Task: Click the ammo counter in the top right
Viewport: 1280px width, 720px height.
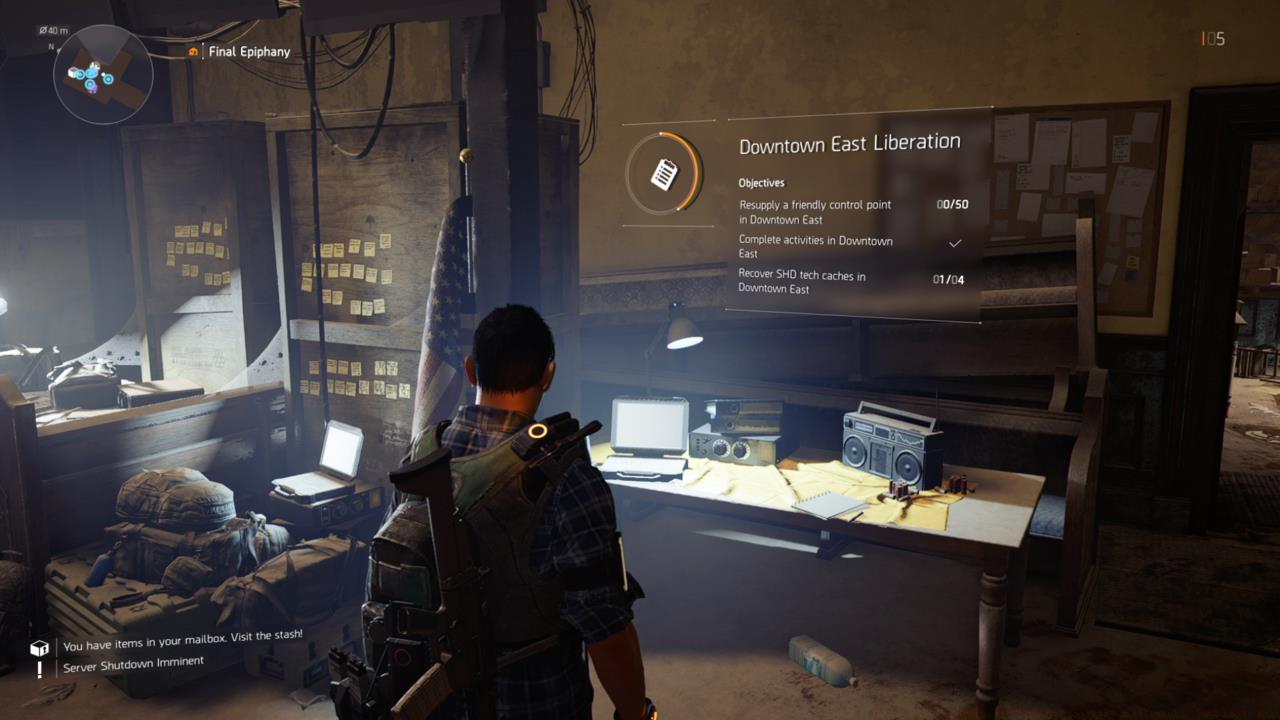Action: 1211,38
